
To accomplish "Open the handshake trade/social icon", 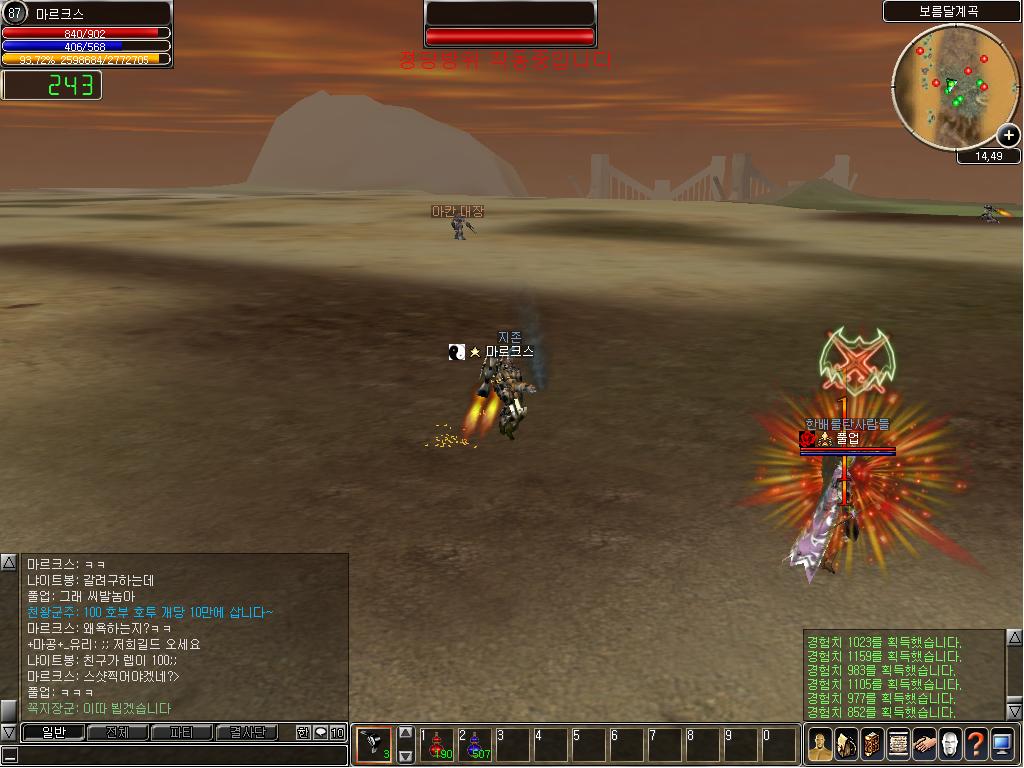I will coord(924,745).
